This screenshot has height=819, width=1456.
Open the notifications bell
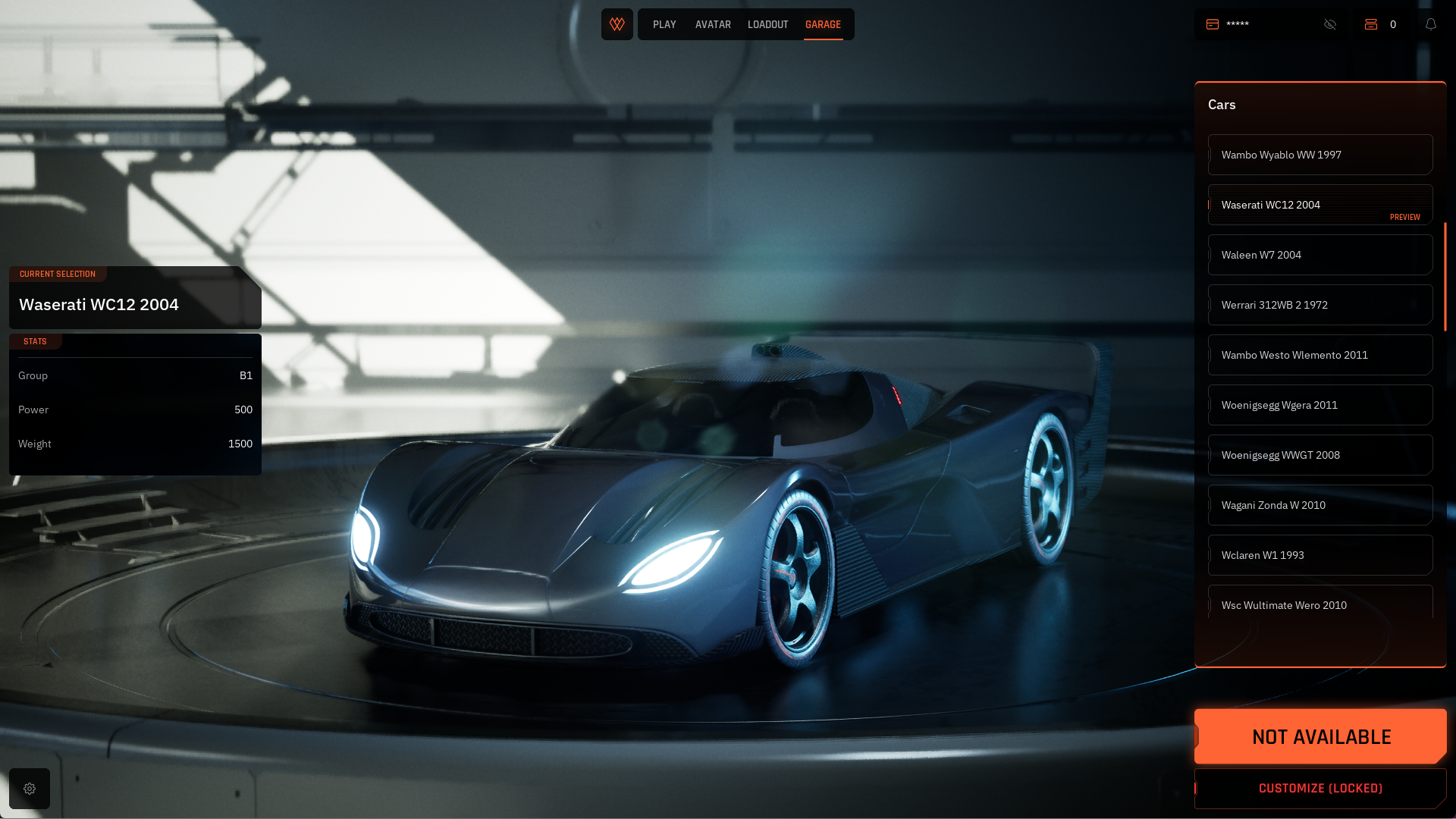(1431, 24)
